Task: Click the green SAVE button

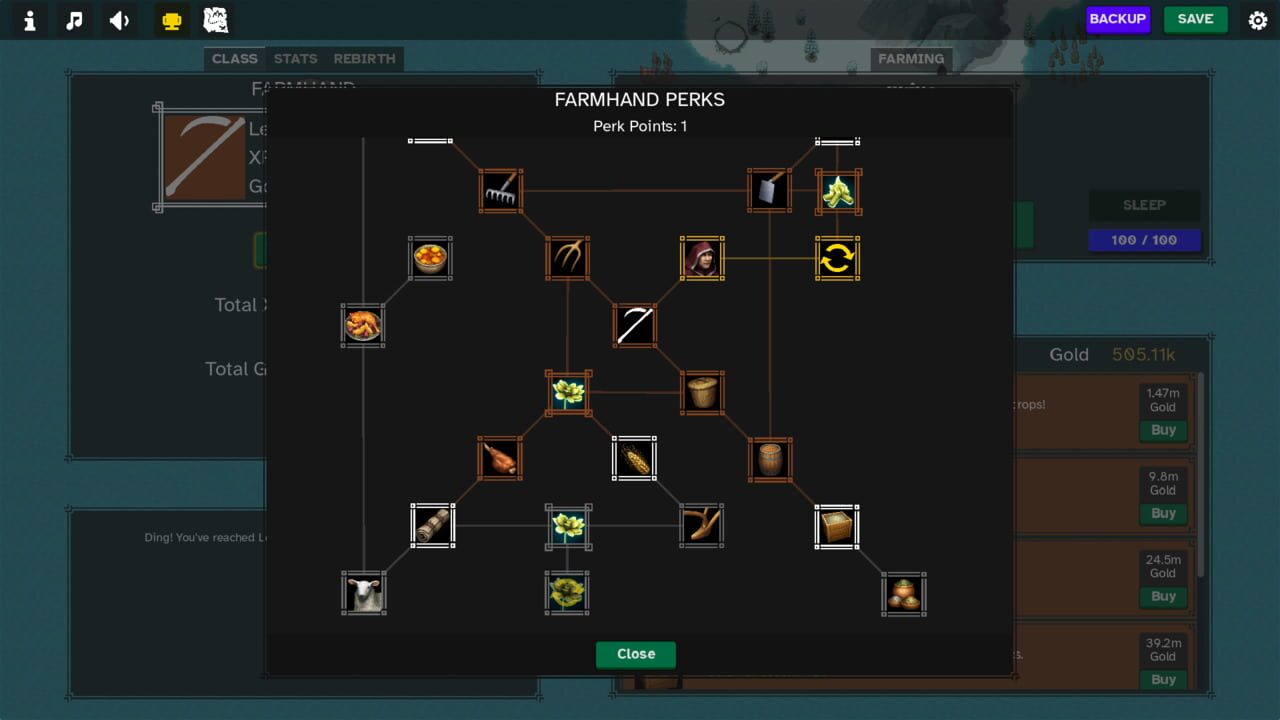Action: click(x=1196, y=19)
